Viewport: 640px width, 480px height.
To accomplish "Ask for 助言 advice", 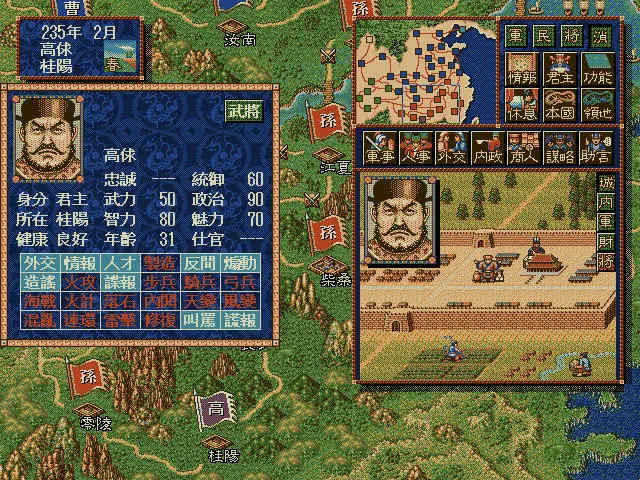I will coord(595,147).
